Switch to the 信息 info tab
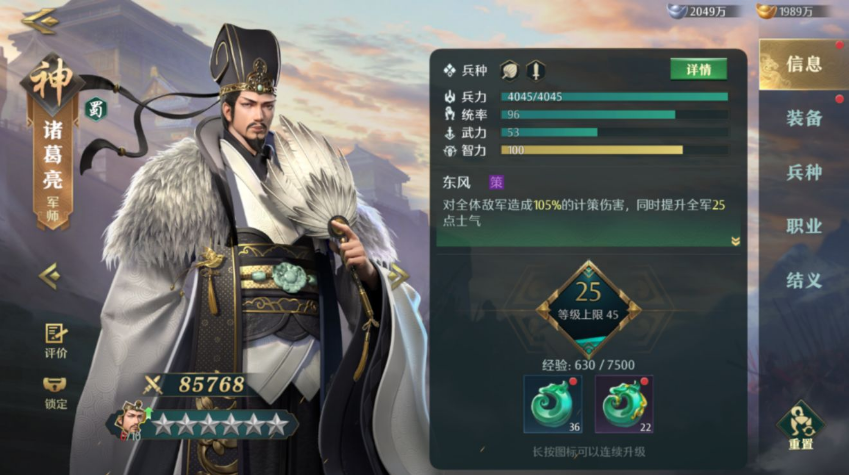The image size is (849, 475). [x=803, y=65]
